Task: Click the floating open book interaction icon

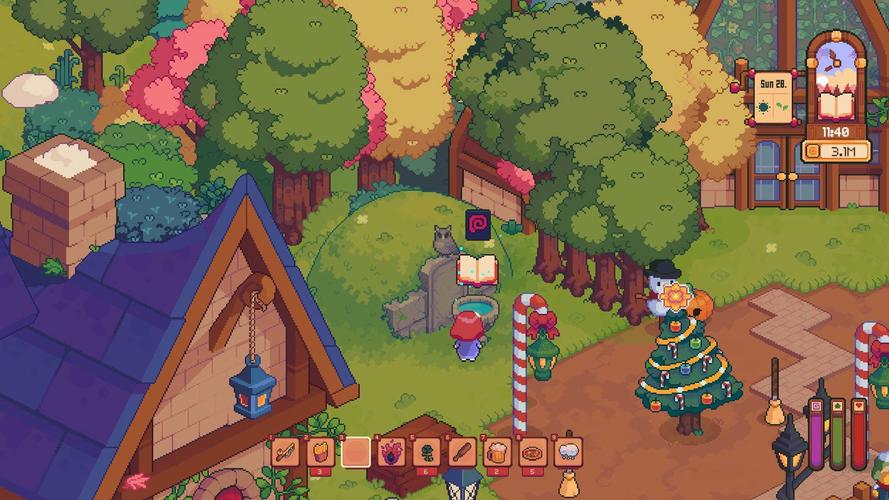Action: coord(477,270)
